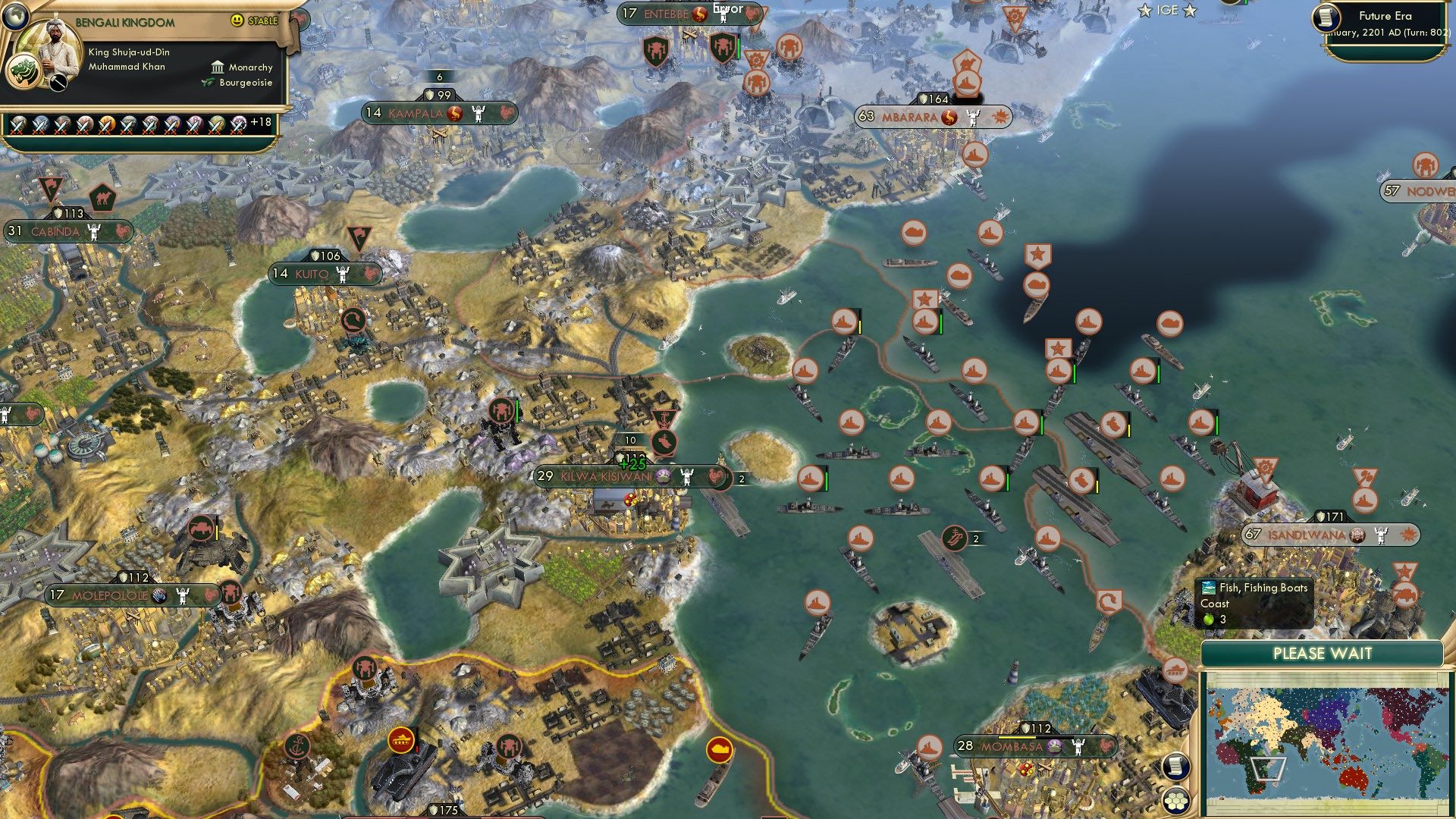Image resolution: width=1456 pixels, height=819 pixels.
Task: Click the religion icon beside Kampala's name
Action: [455, 112]
